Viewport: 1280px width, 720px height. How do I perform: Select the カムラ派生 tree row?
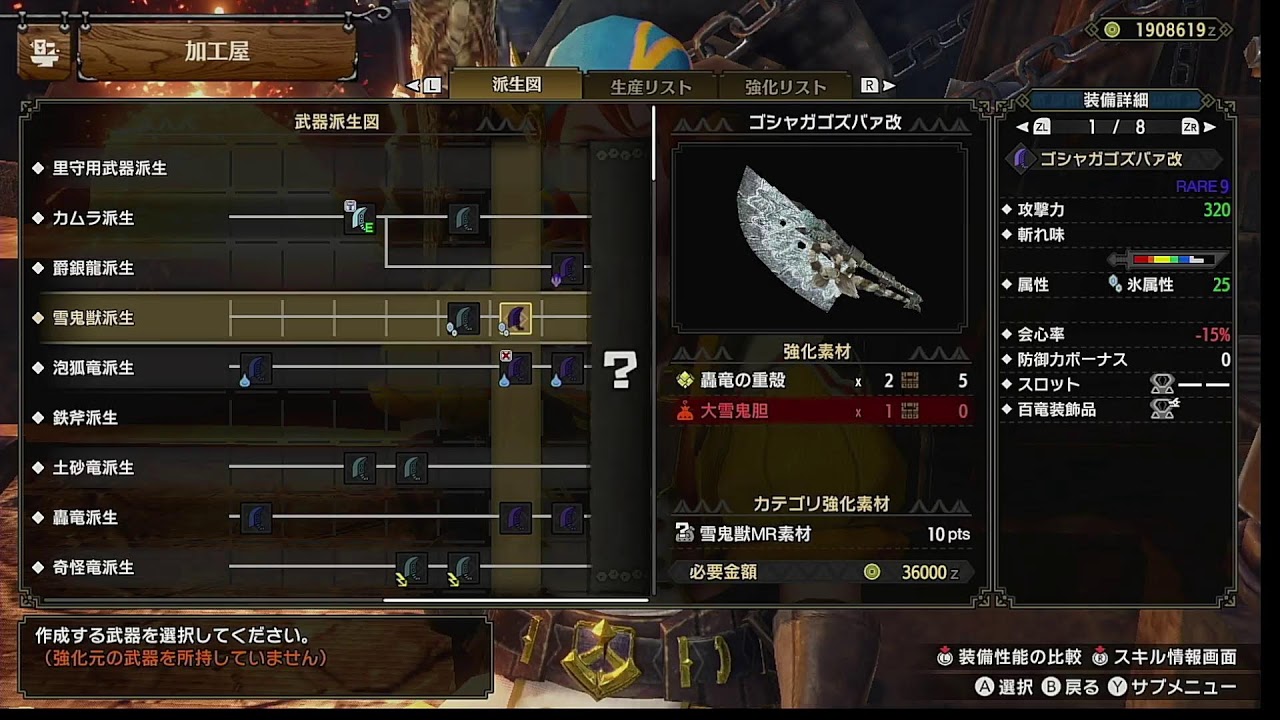[x=93, y=218]
